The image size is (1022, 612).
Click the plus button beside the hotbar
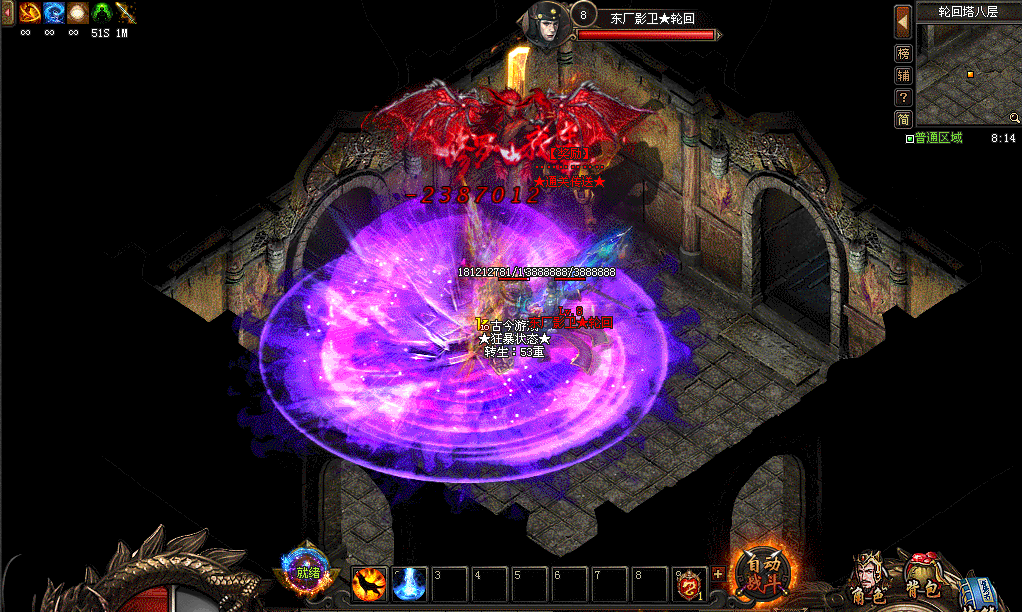(x=718, y=574)
